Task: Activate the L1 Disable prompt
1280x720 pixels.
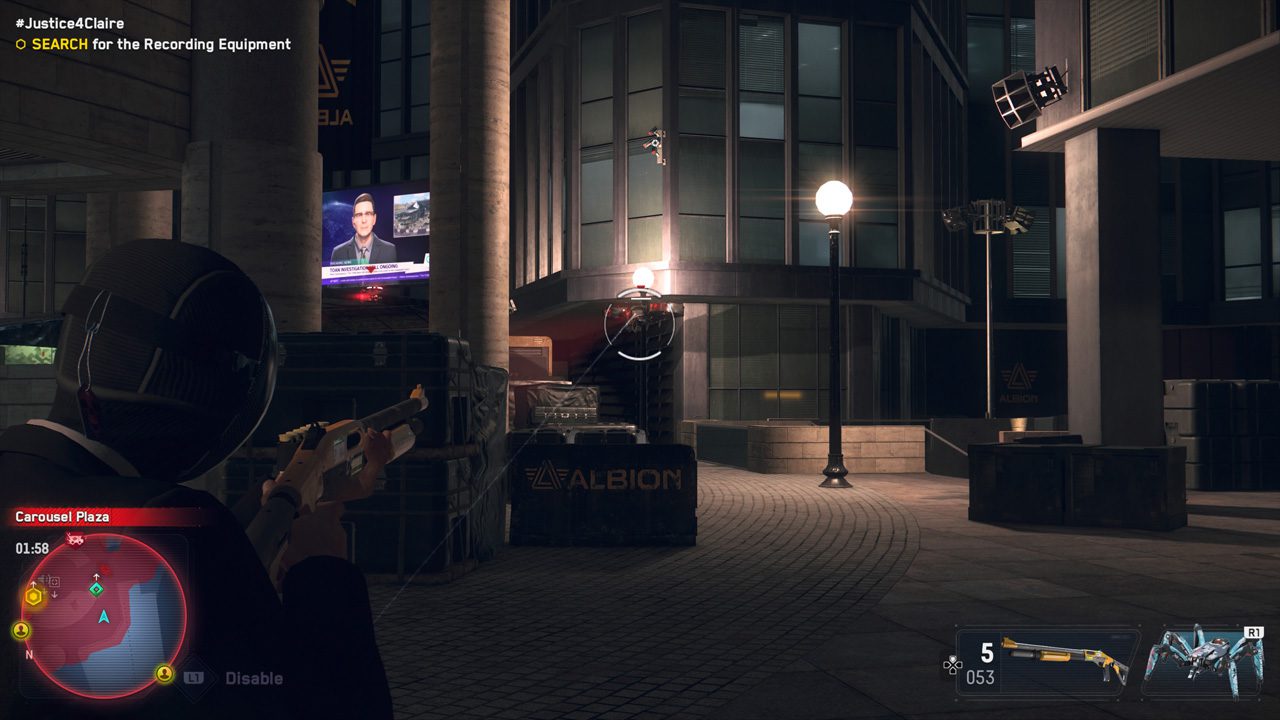Action: pos(224,677)
